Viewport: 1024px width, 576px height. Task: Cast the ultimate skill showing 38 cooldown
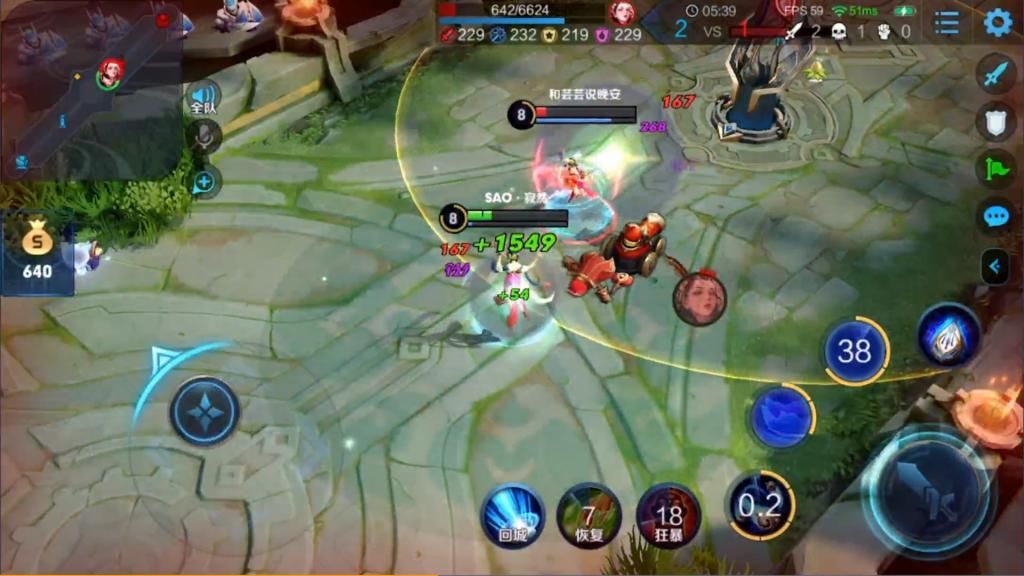(855, 351)
